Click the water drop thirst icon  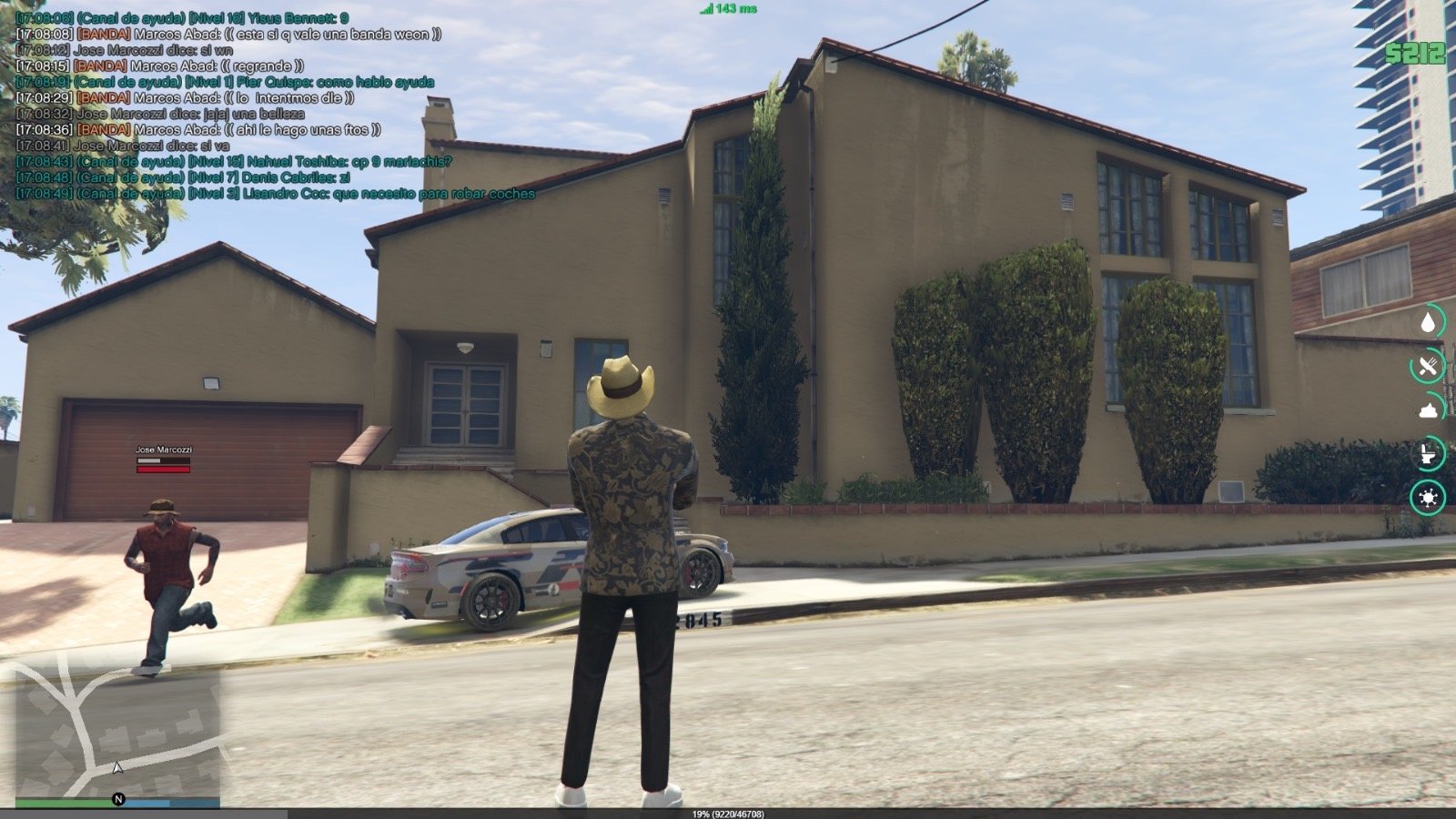click(x=1429, y=321)
